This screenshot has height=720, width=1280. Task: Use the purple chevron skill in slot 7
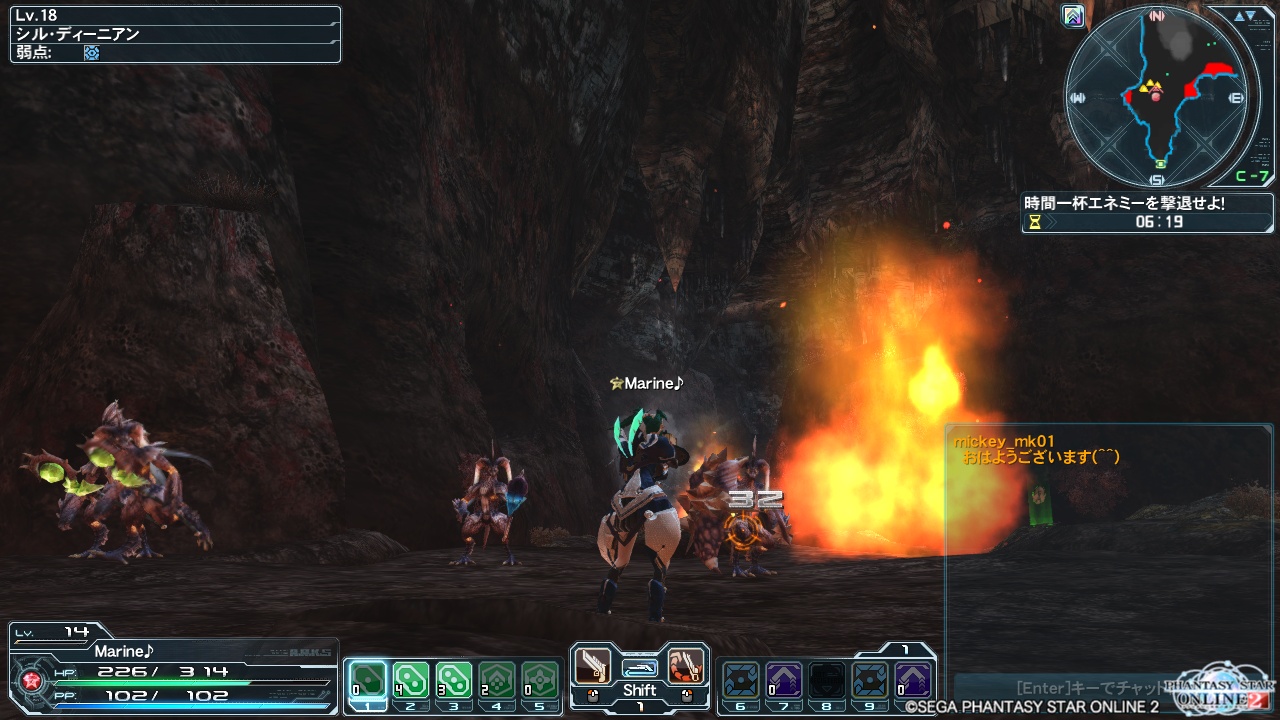[x=784, y=680]
